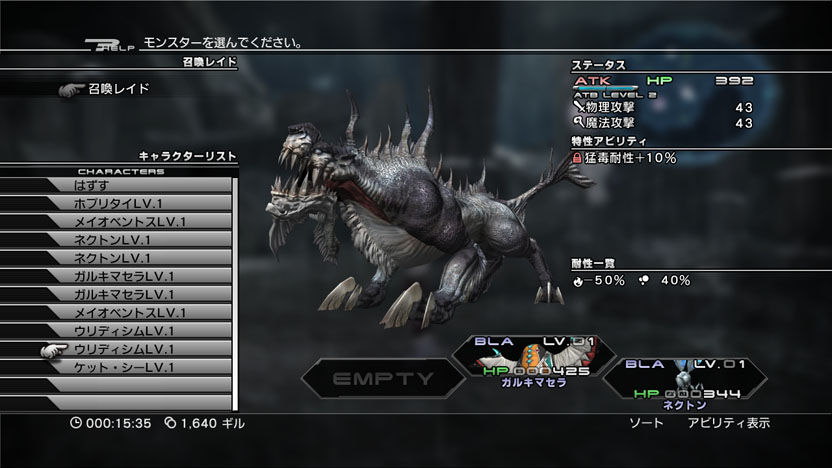Open the 召喚レイド entry
The image size is (832, 468).
coord(118,89)
